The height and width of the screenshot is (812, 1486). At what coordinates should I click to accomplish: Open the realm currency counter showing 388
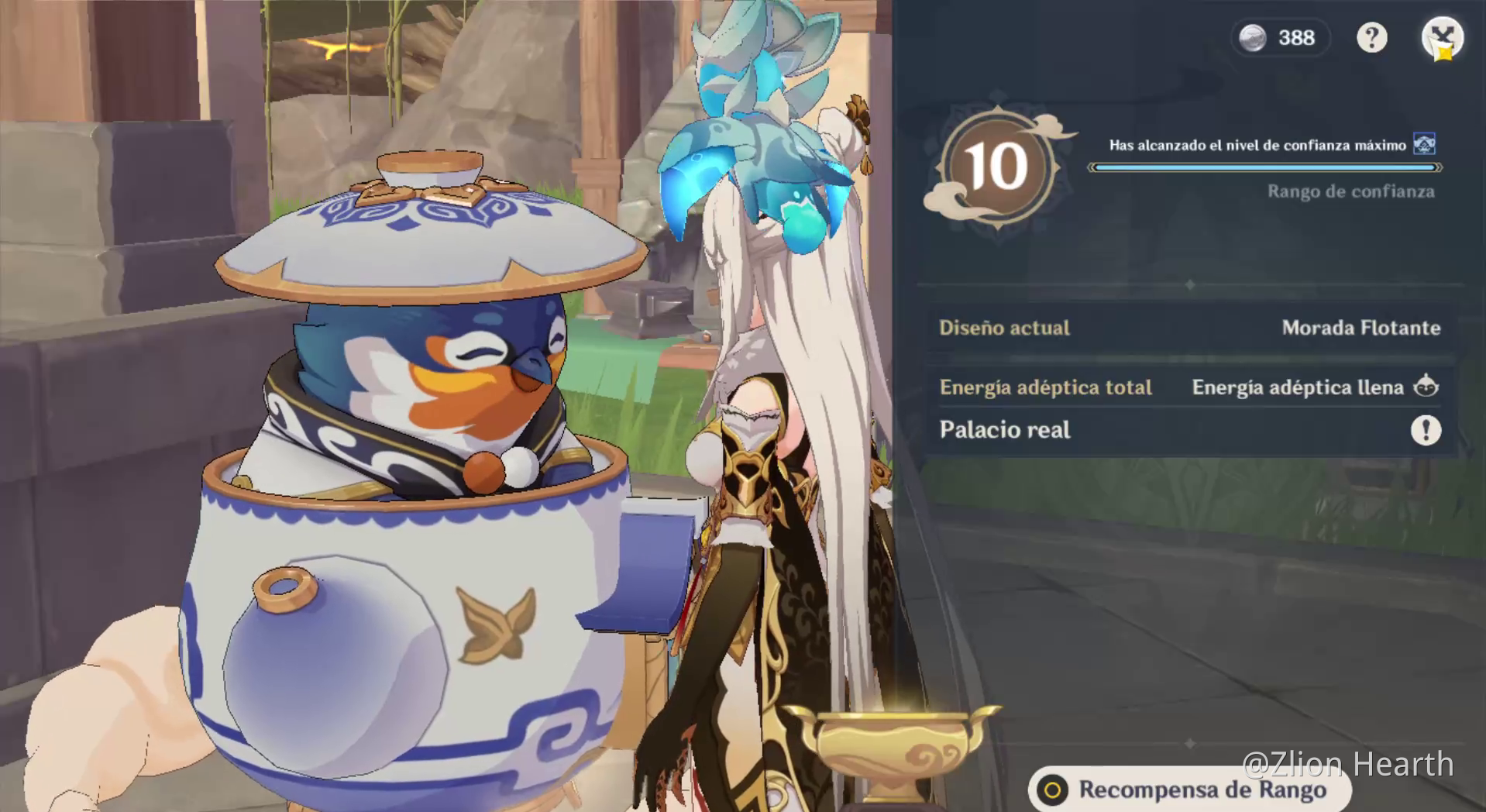coord(1279,37)
